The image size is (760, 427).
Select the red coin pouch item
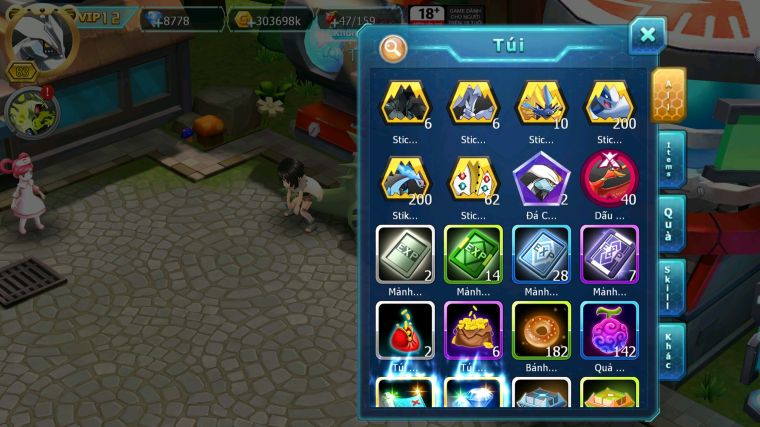click(x=405, y=329)
